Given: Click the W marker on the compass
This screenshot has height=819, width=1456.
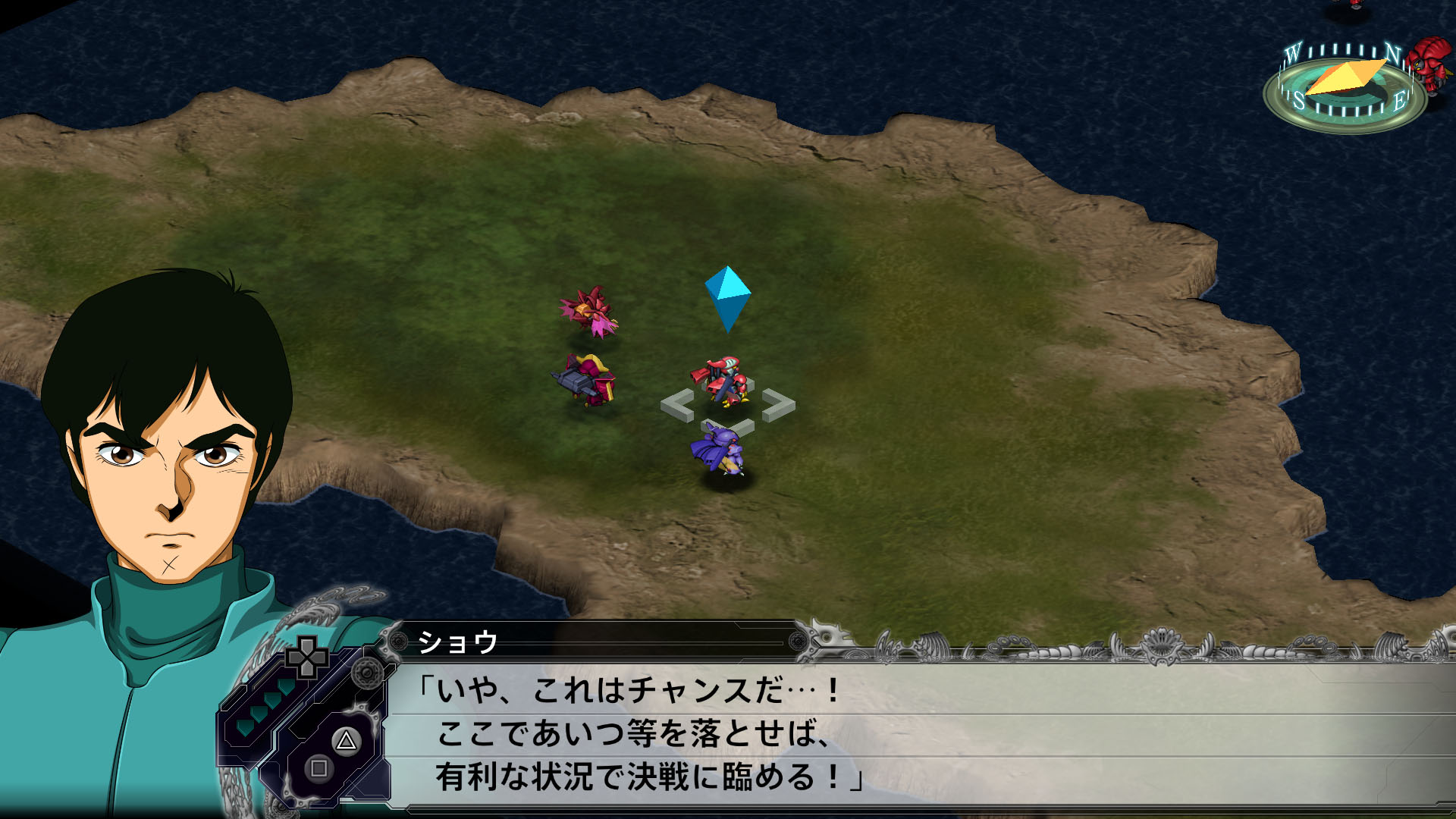Looking at the screenshot, I should [1294, 53].
